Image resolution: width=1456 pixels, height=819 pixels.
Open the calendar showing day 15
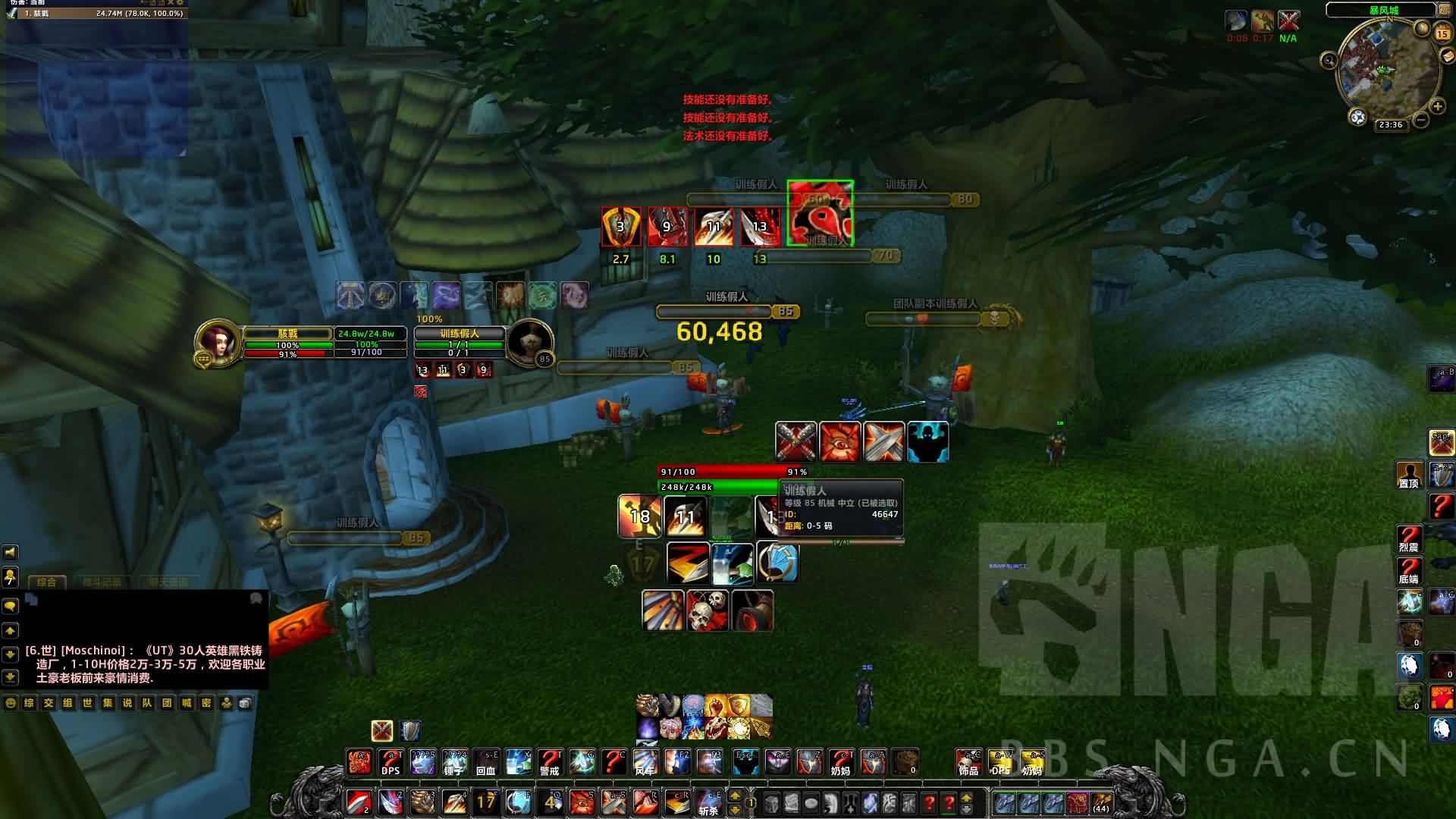pyautogui.click(x=1442, y=33)
